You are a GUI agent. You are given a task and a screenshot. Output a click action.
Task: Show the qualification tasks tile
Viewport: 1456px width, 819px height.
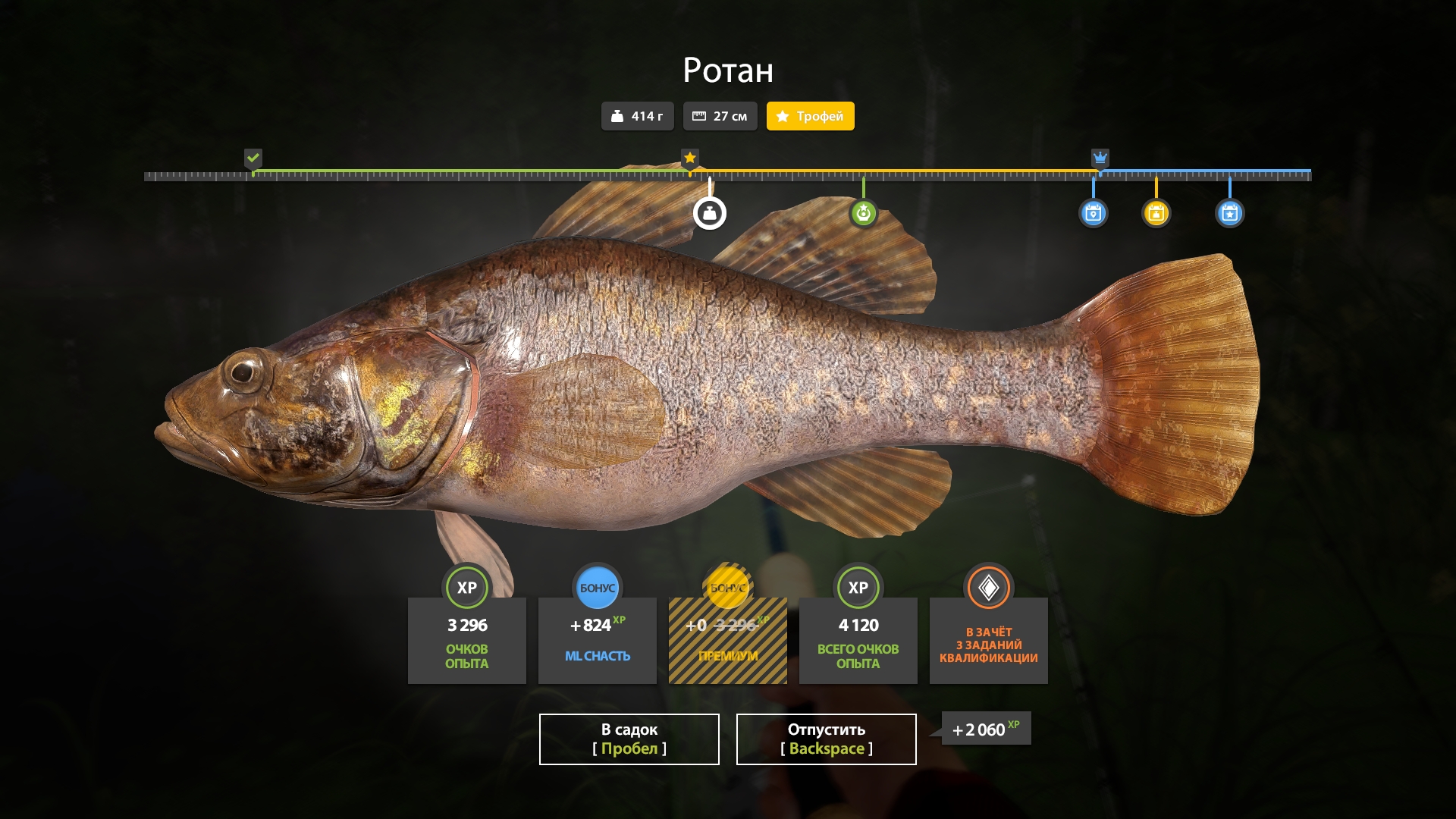[988, 639]
